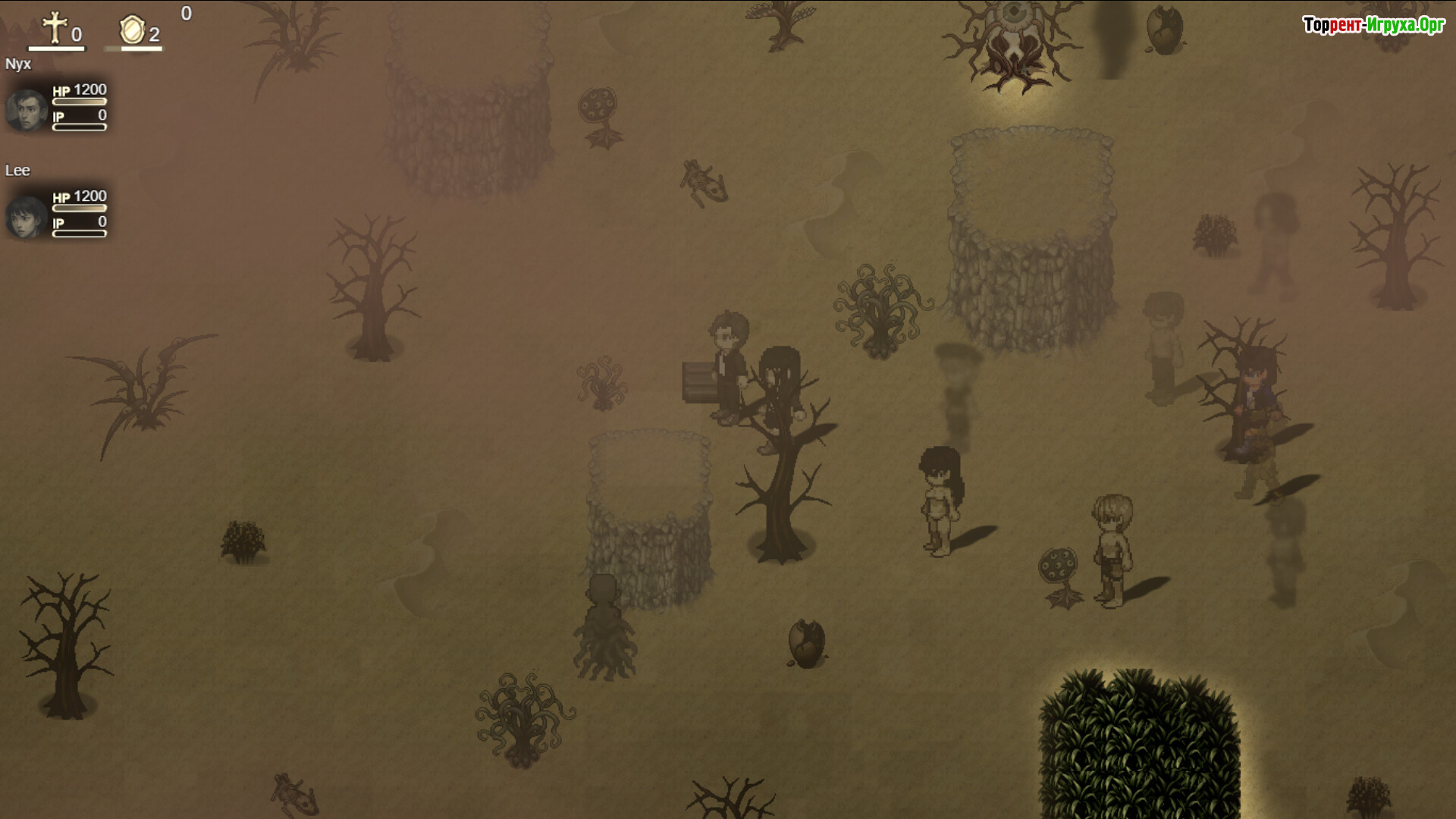Select Lee's character portrait
Image resolution: width=1456 pixels, height=819 pixels.
tap(27, 217)
